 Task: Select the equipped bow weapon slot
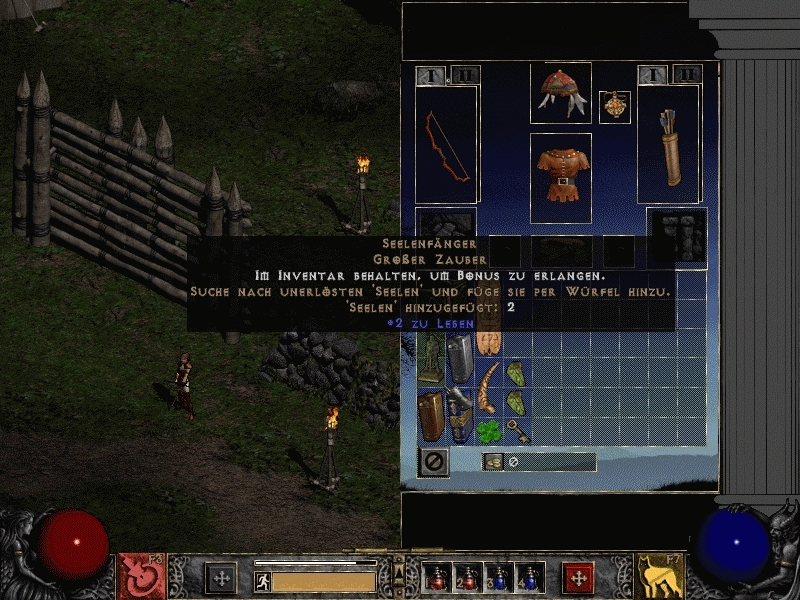click(447, 143)
